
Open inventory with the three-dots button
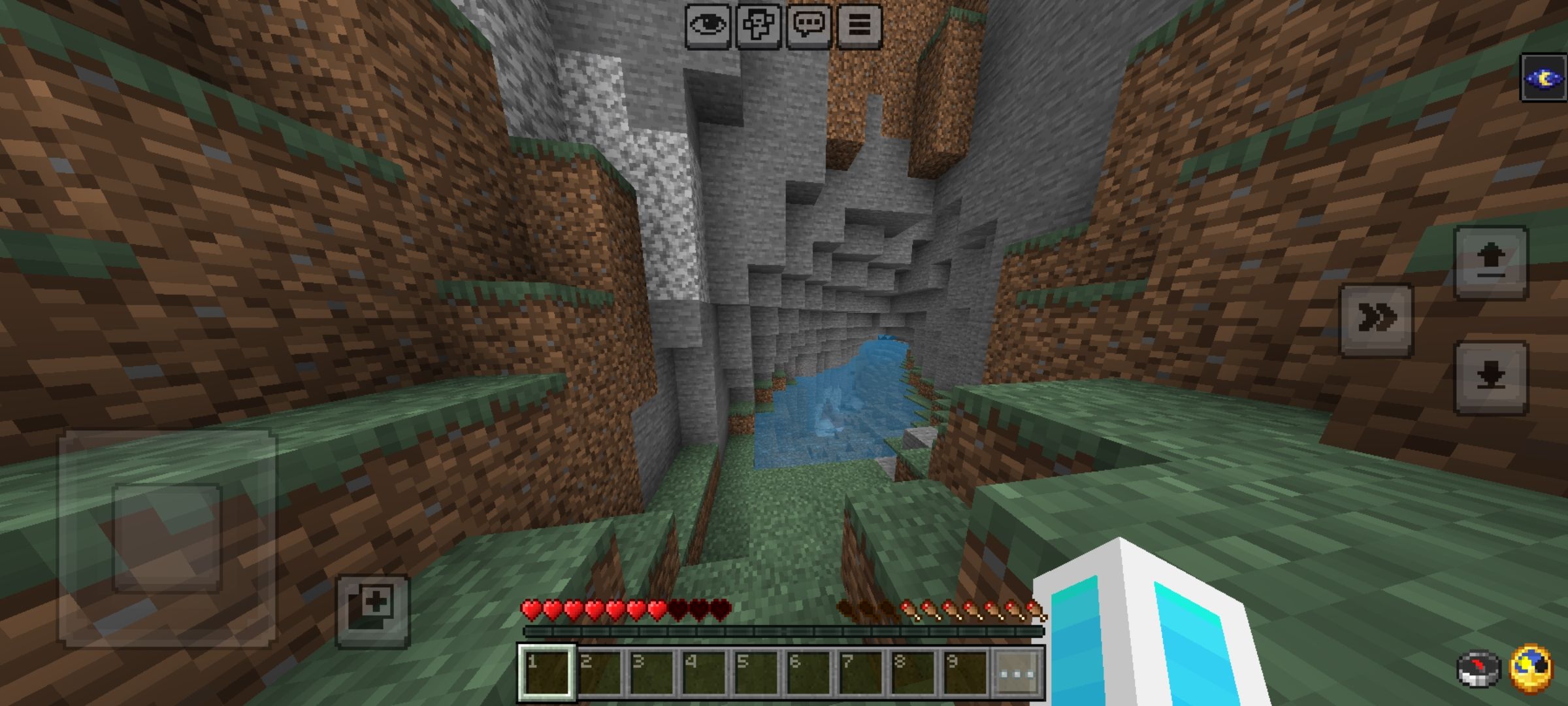pyautogui.click(x=1017, y=673)
